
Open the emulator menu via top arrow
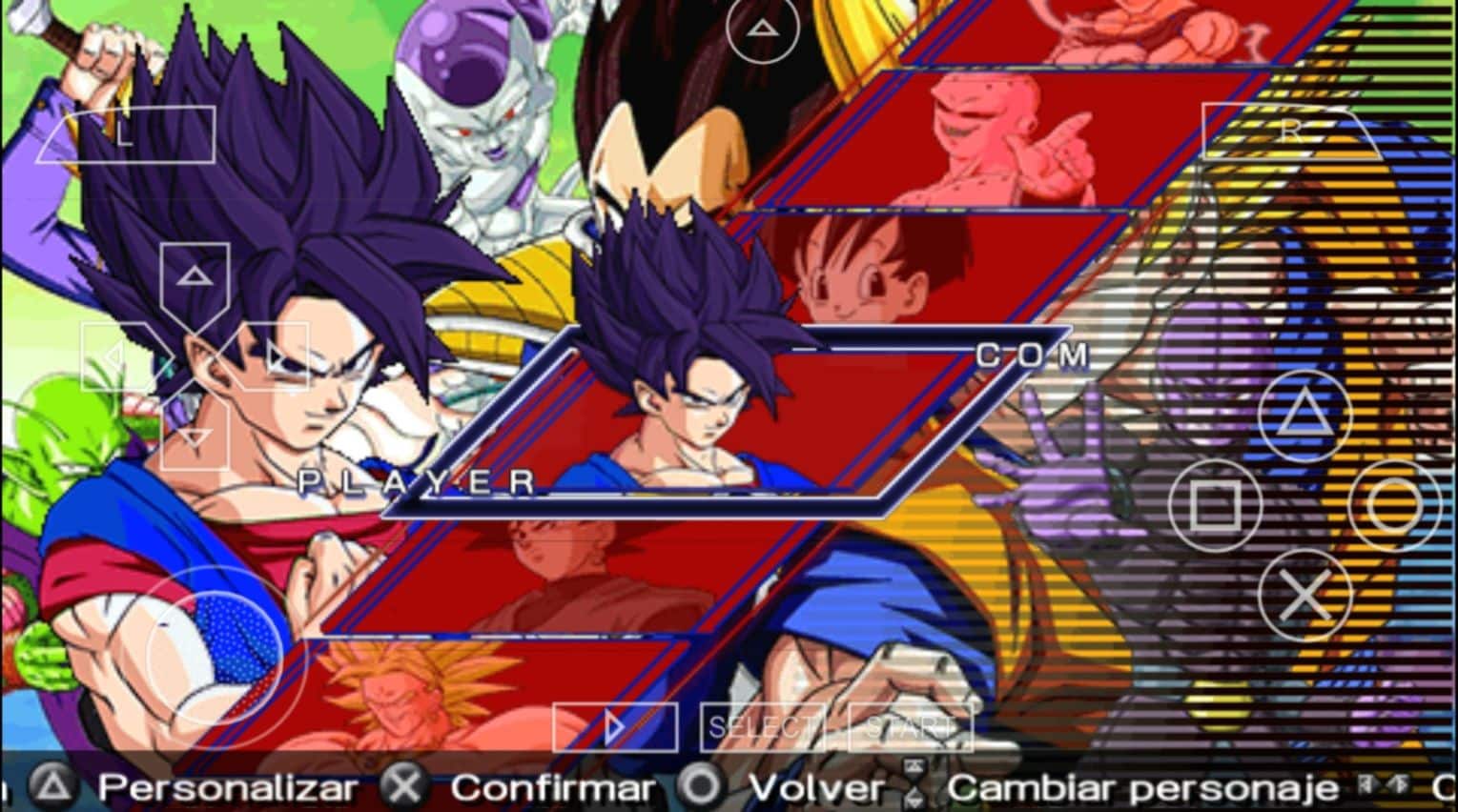point(761,29)
